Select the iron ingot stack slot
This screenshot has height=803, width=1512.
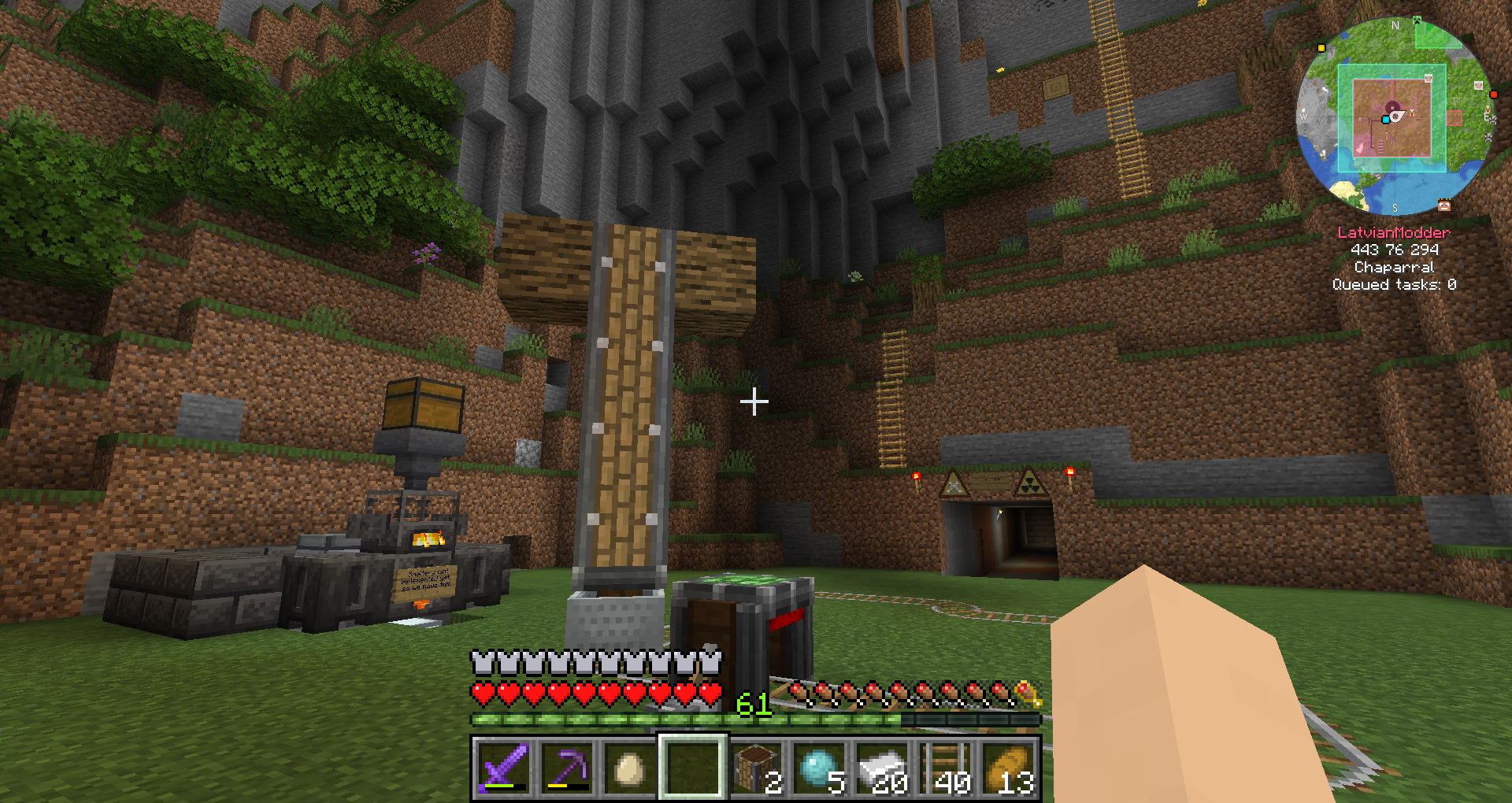[881, 768]
